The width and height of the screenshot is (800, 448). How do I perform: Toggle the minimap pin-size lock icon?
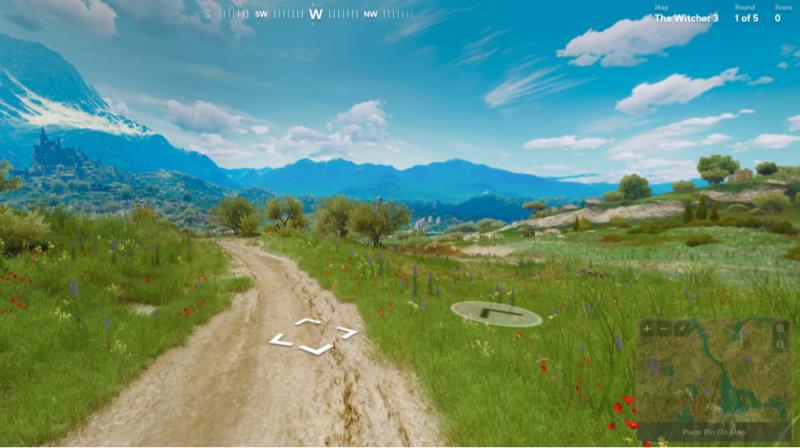point(680,328)
